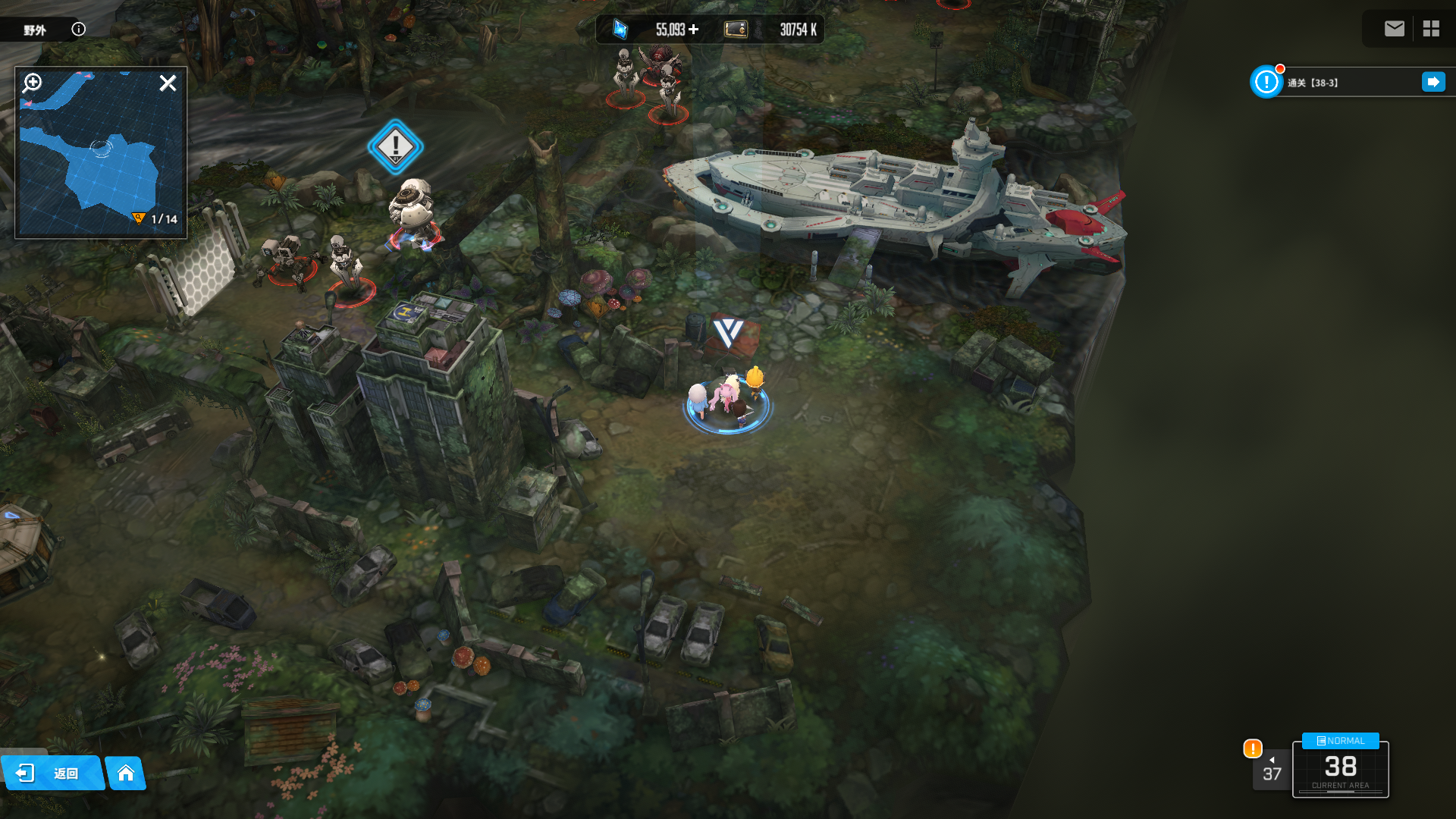Go to the home screen via house icon
Image resolution: width=1456 pixels, height=819 pixels.
pyautogui.click(x=126, y=773)
